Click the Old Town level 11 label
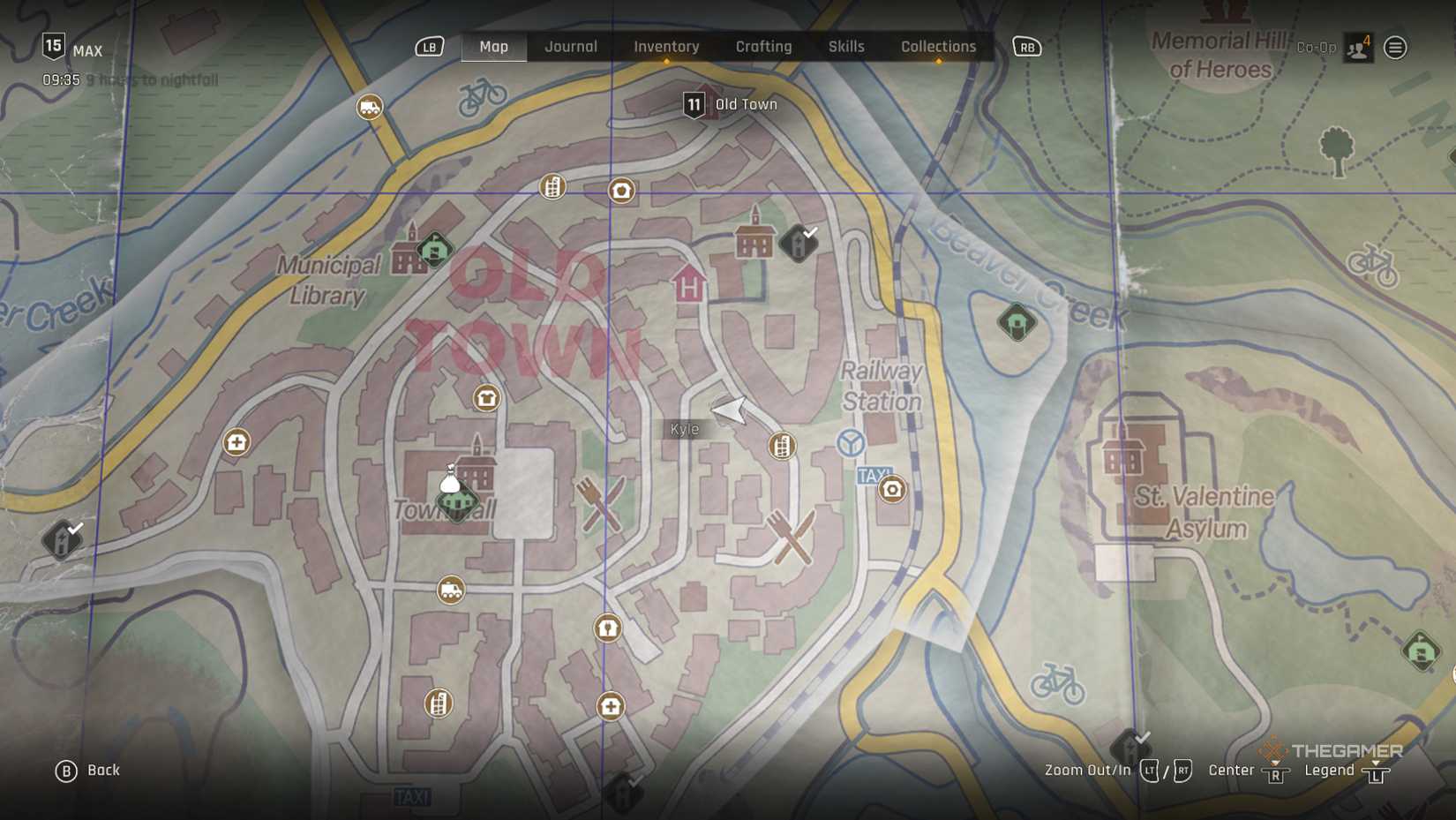Viewport: 1456px width, 820px height. tap(732, 105)
